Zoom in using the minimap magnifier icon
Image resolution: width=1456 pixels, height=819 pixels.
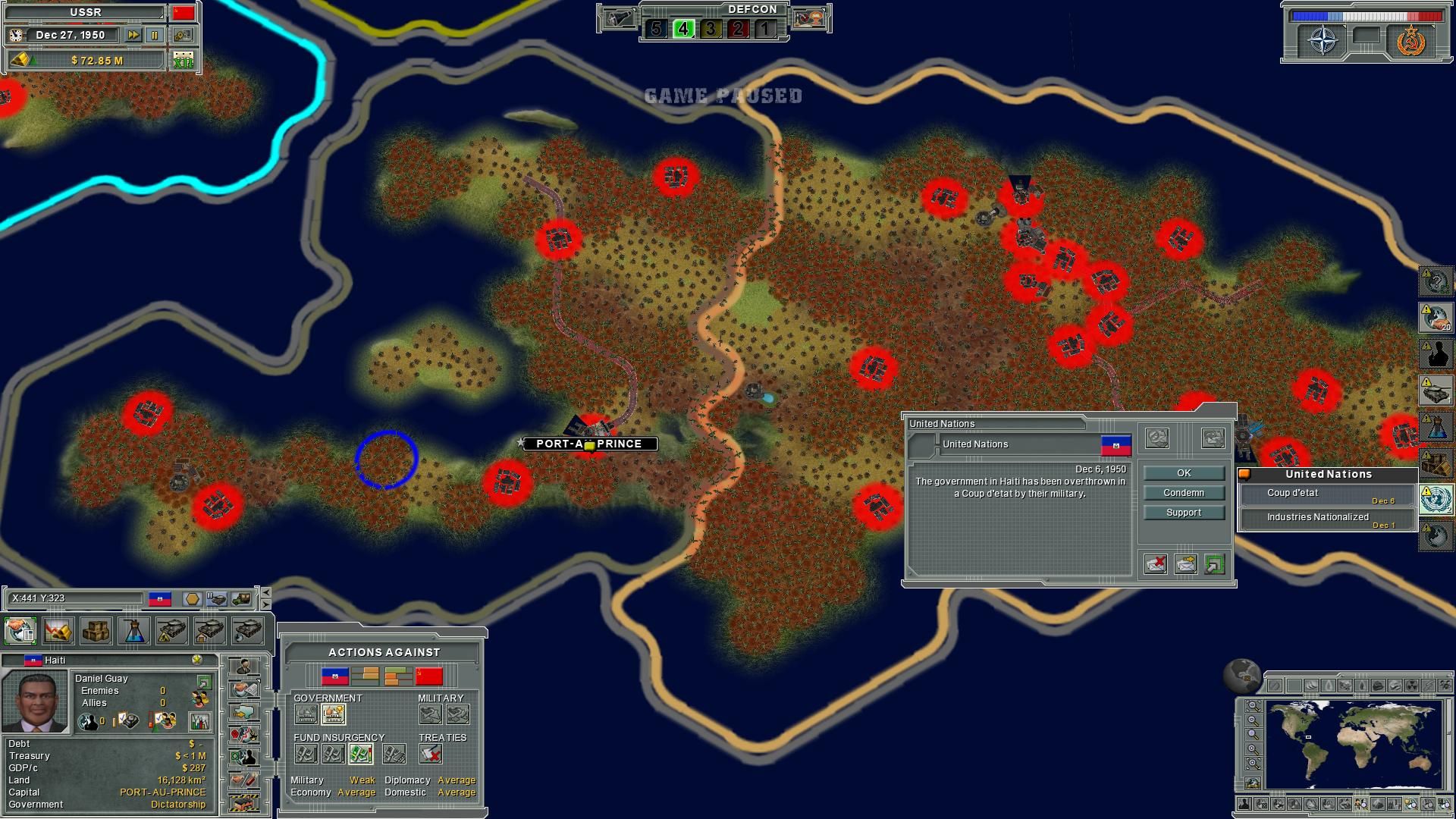[1252, 748]
